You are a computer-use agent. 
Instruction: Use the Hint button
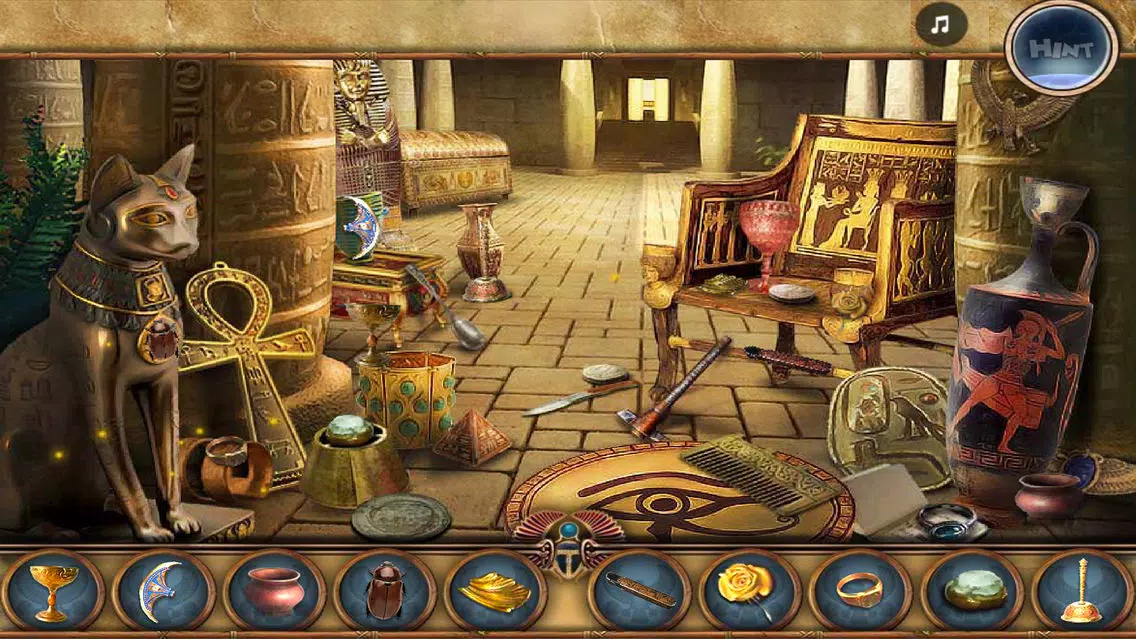1061,48
